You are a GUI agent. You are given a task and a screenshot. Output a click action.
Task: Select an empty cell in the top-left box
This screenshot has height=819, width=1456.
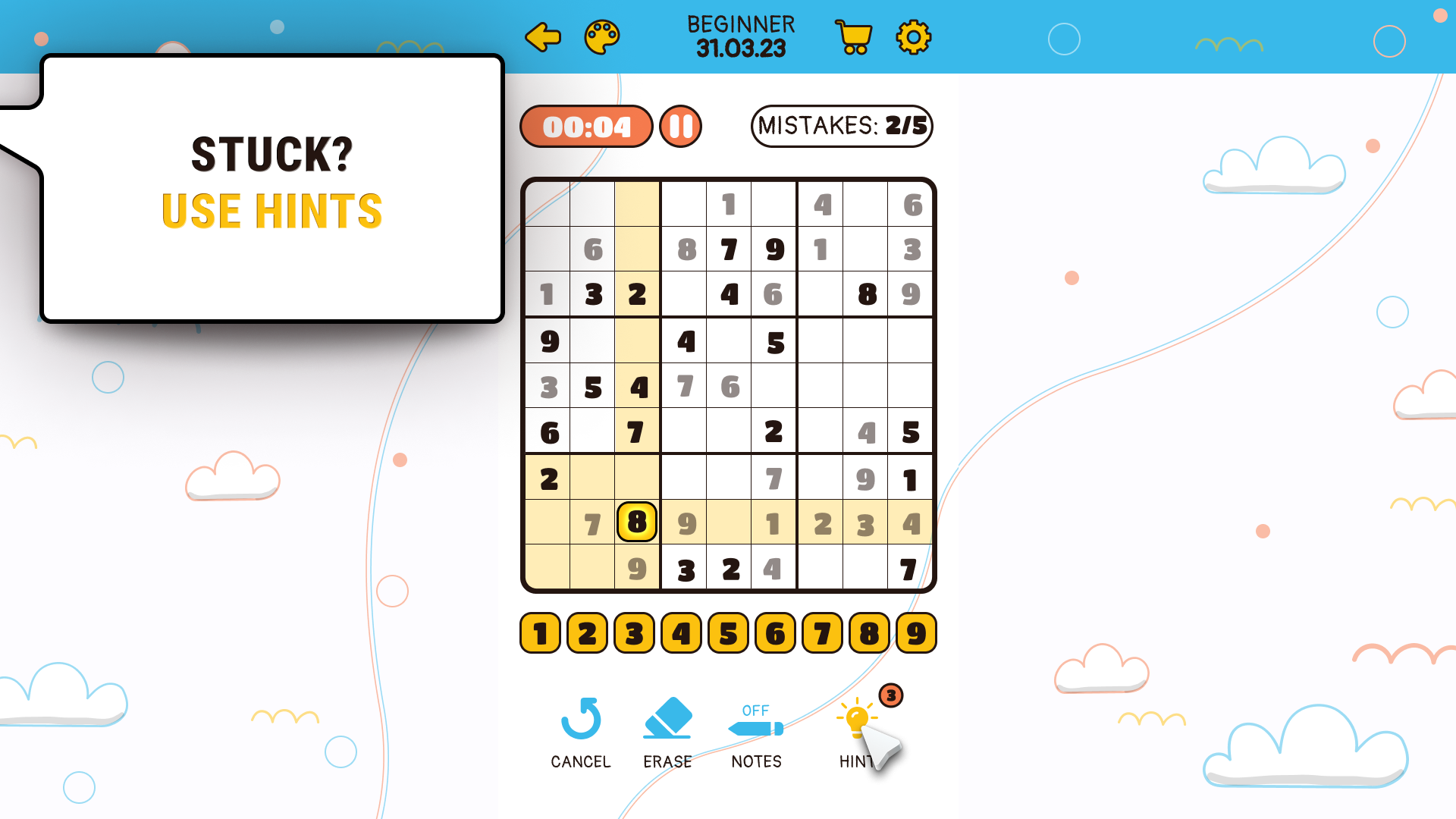click(x=548, y=204)
